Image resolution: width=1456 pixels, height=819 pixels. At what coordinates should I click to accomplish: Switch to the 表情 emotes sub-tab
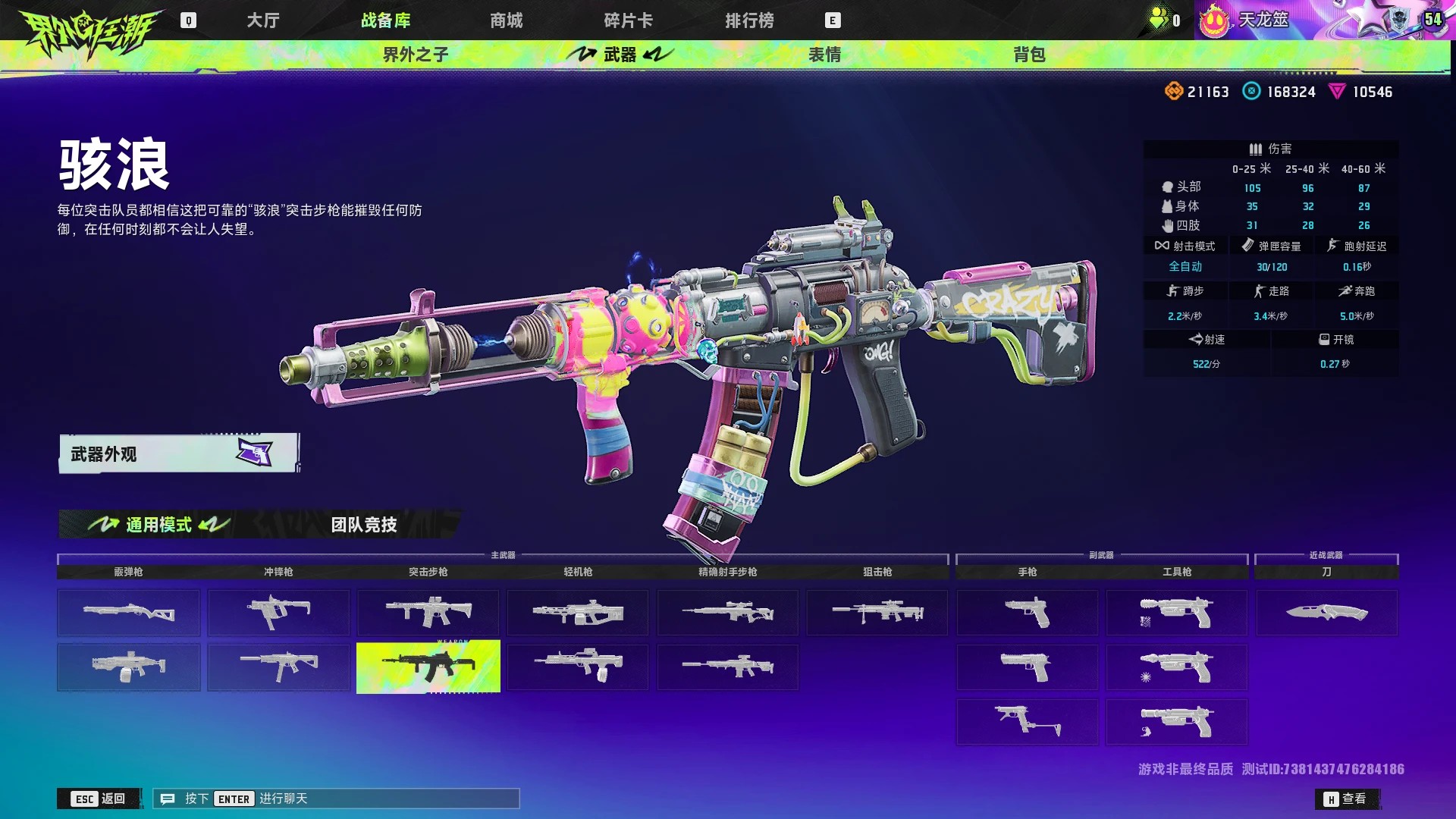coord(824,55)
